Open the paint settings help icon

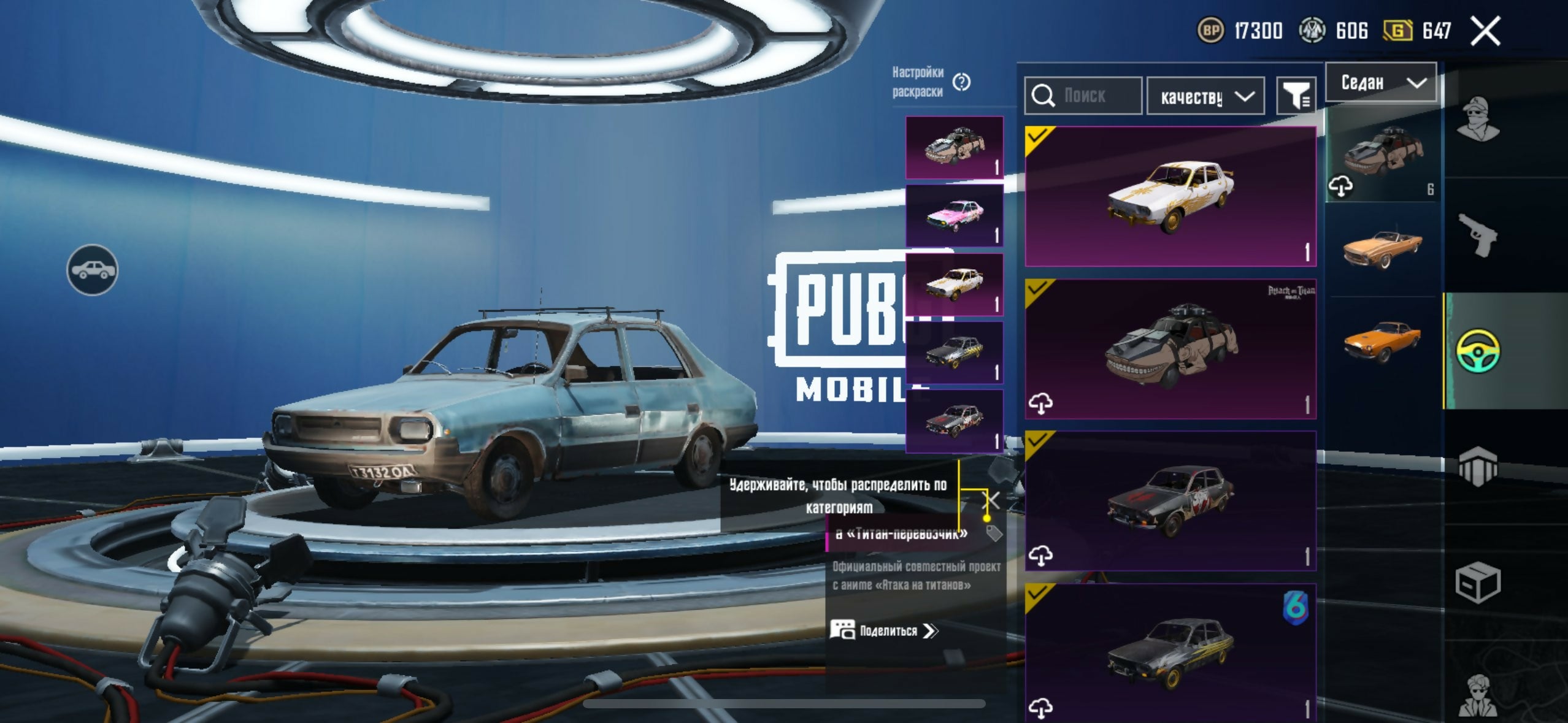coord(962,82)
